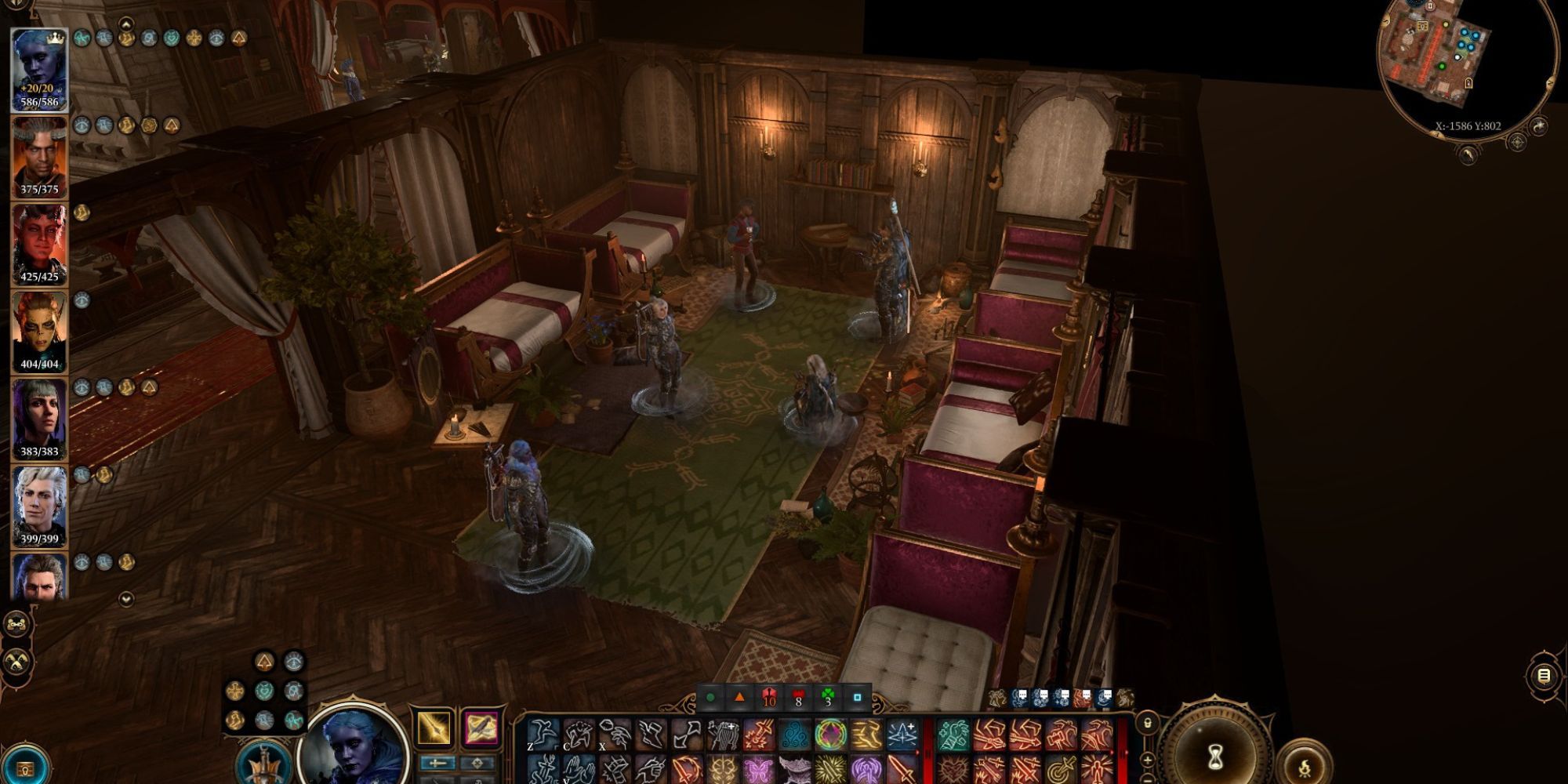Select the green githyanki party portrait
This screenshot has height=784, width=1568.
coord(39,332)
